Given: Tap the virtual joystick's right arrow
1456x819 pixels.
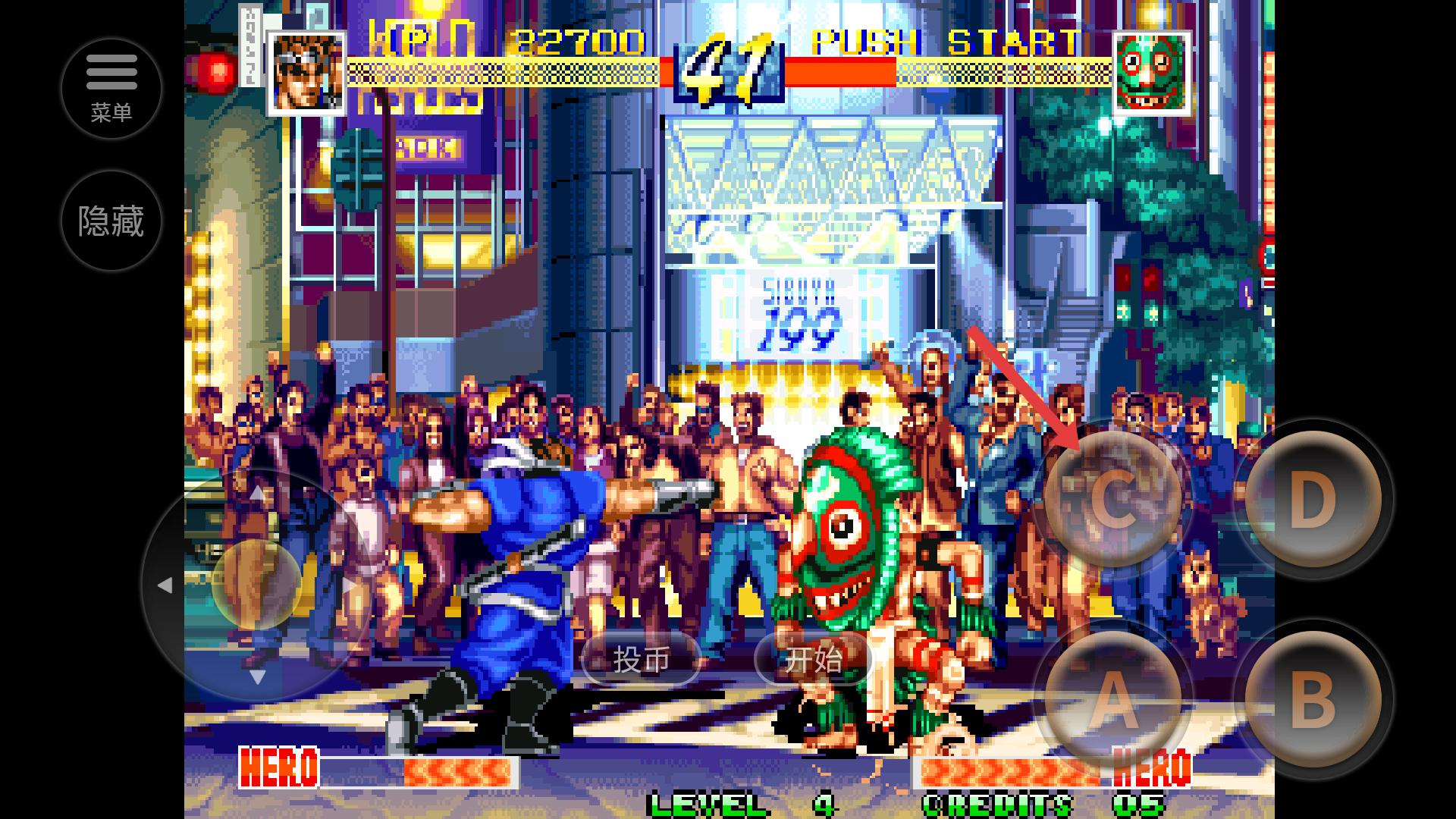Looking at the screenshot, I should click(x=350, y=585).
